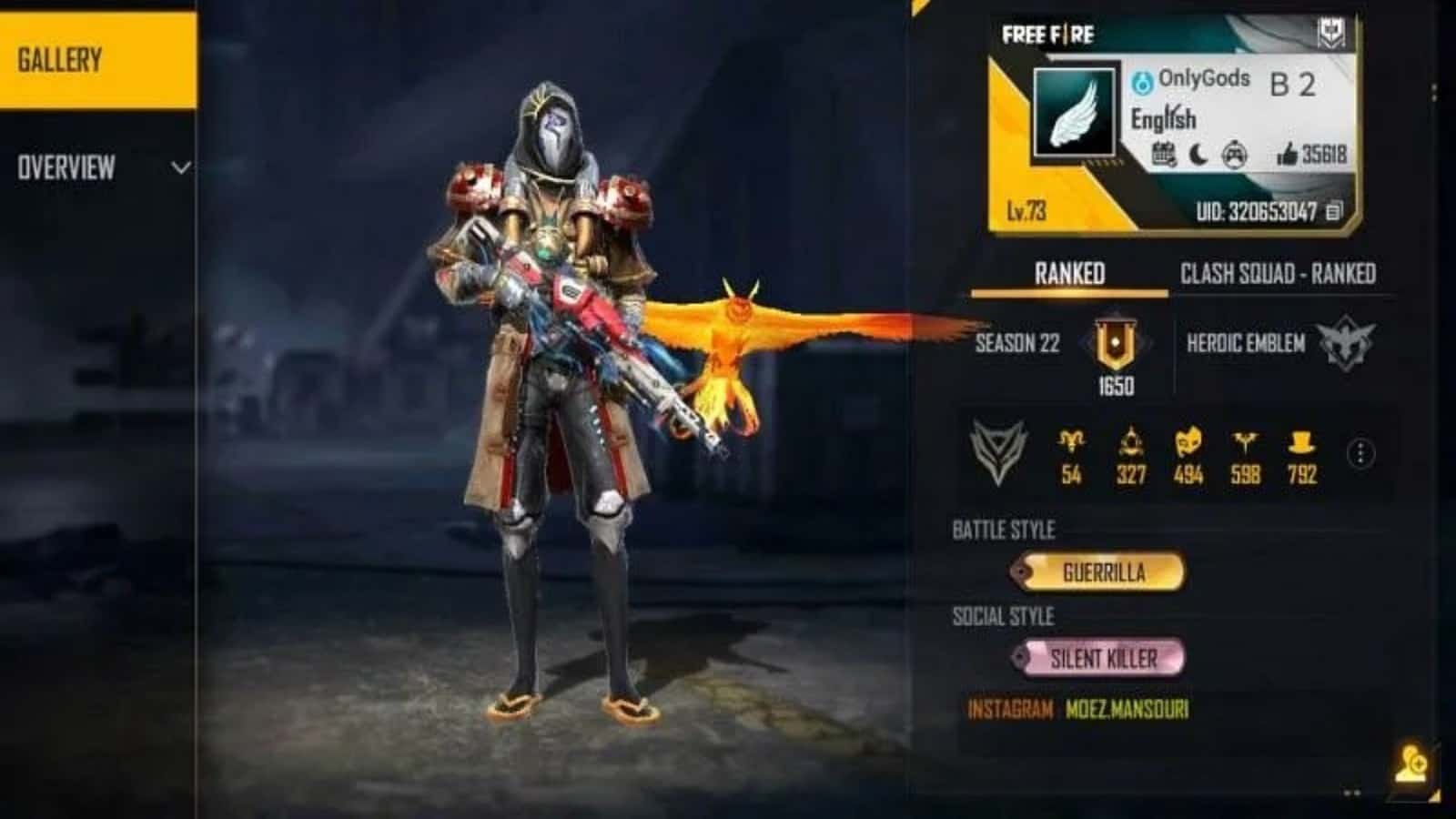Click the wing profile avatar
The image size is (1456, 819).
1075,113
